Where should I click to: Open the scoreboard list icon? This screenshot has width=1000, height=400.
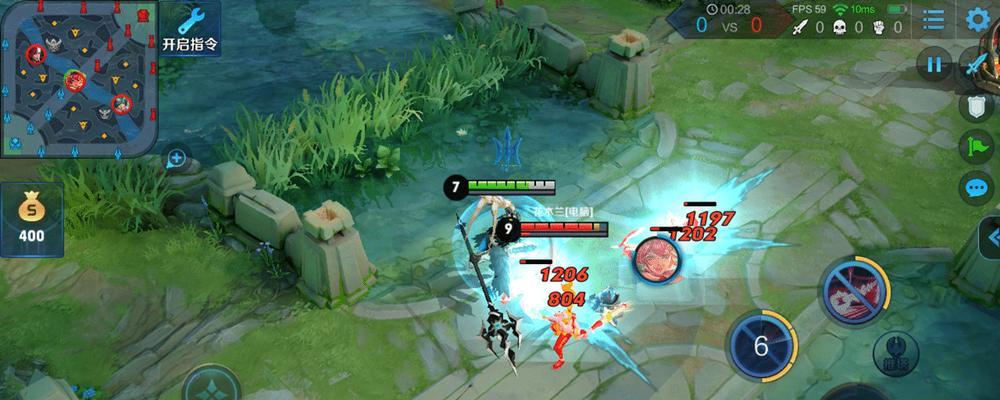pos(933,19)
